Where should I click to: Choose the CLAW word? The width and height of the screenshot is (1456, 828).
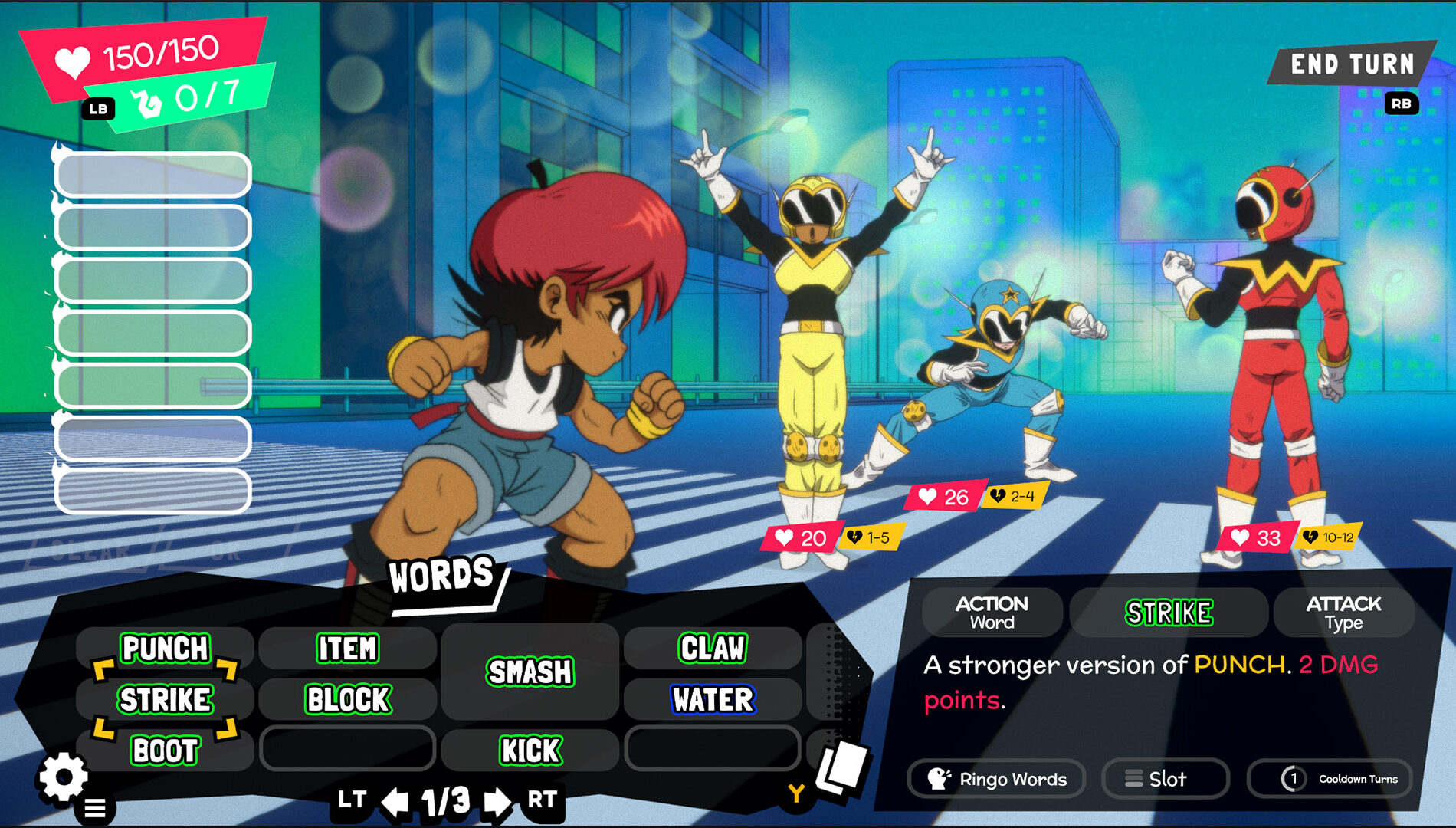pos(713,649)
